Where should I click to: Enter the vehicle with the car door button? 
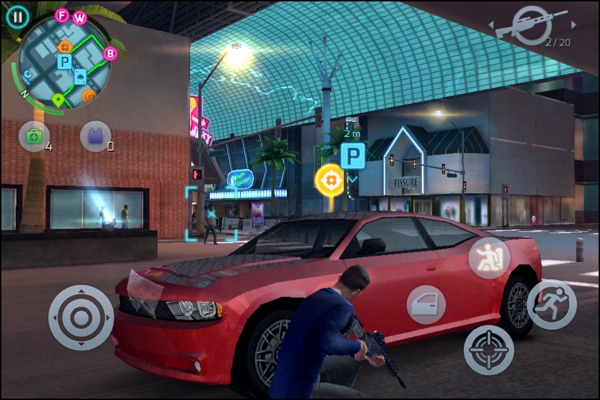coord(427,305)
